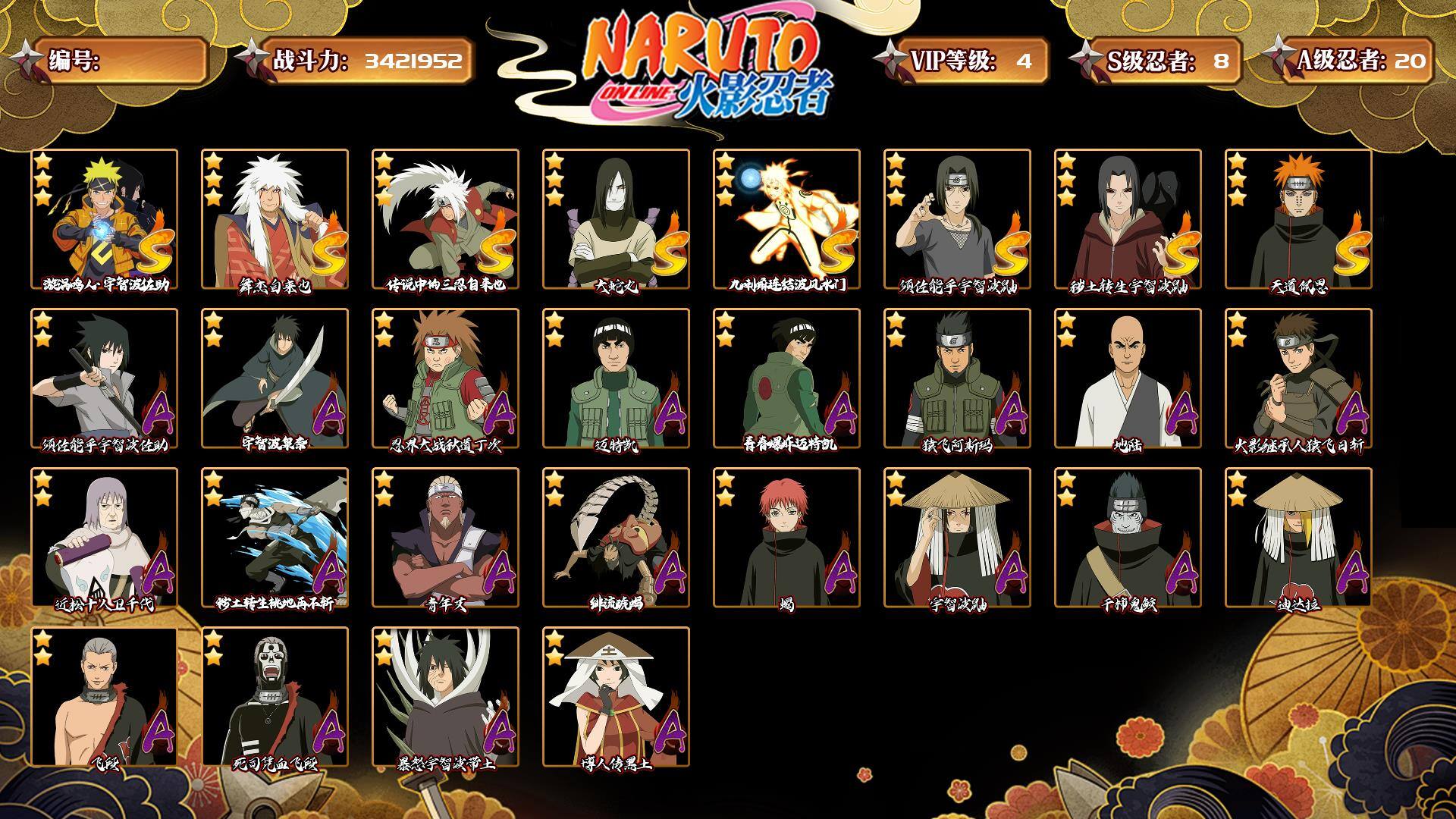Select the Tendo Pain card

[1298, 219]
